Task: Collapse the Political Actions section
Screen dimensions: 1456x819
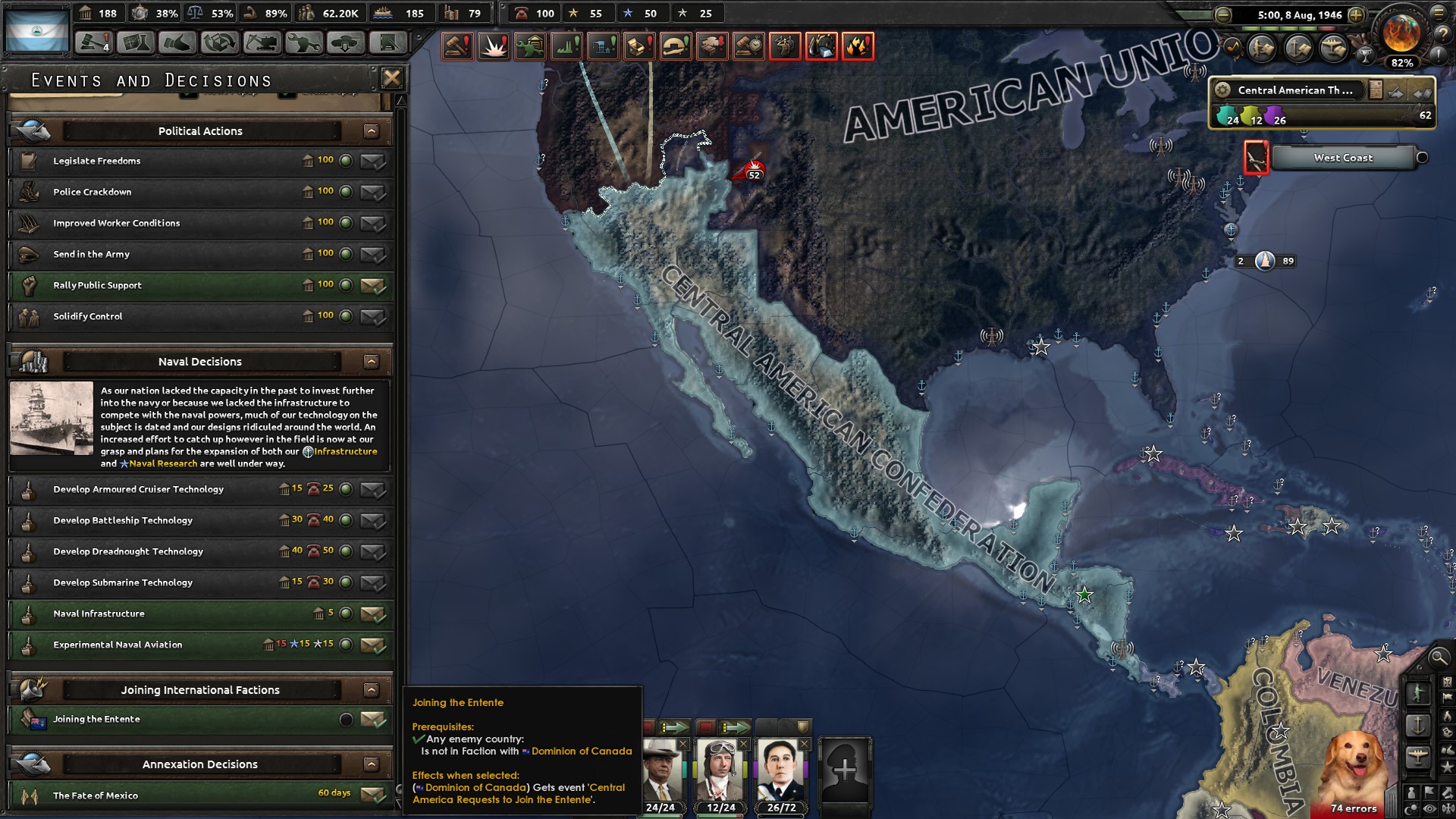Action: click(x=371, y=130)
